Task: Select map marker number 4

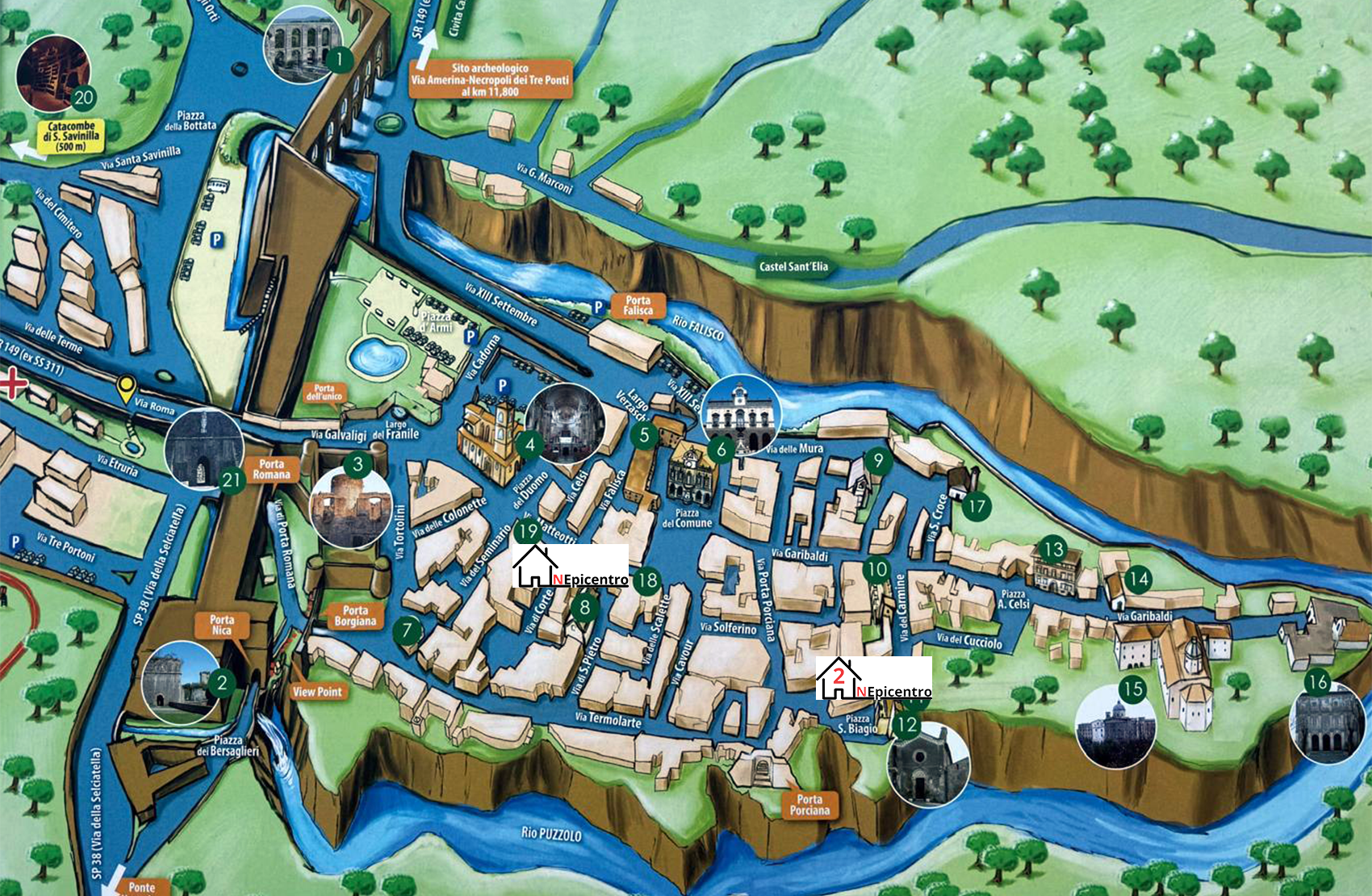Action: coord(529,444)
